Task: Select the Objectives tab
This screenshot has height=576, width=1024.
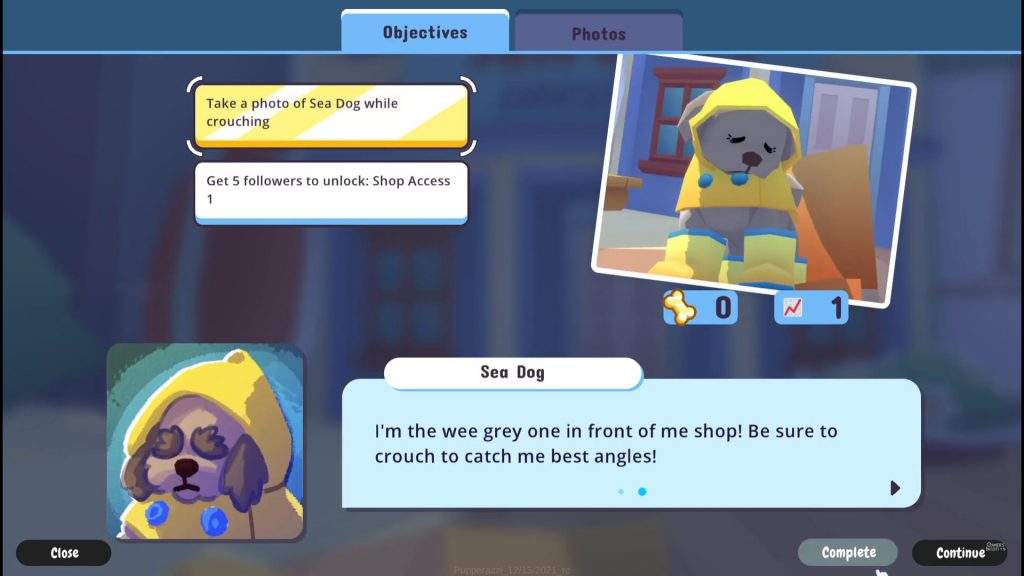Action: tap(425, 32)
